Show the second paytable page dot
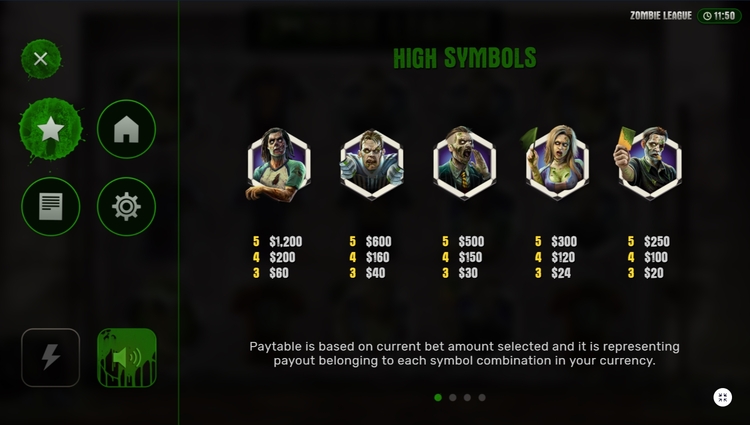750x425 pixels. 453,397
